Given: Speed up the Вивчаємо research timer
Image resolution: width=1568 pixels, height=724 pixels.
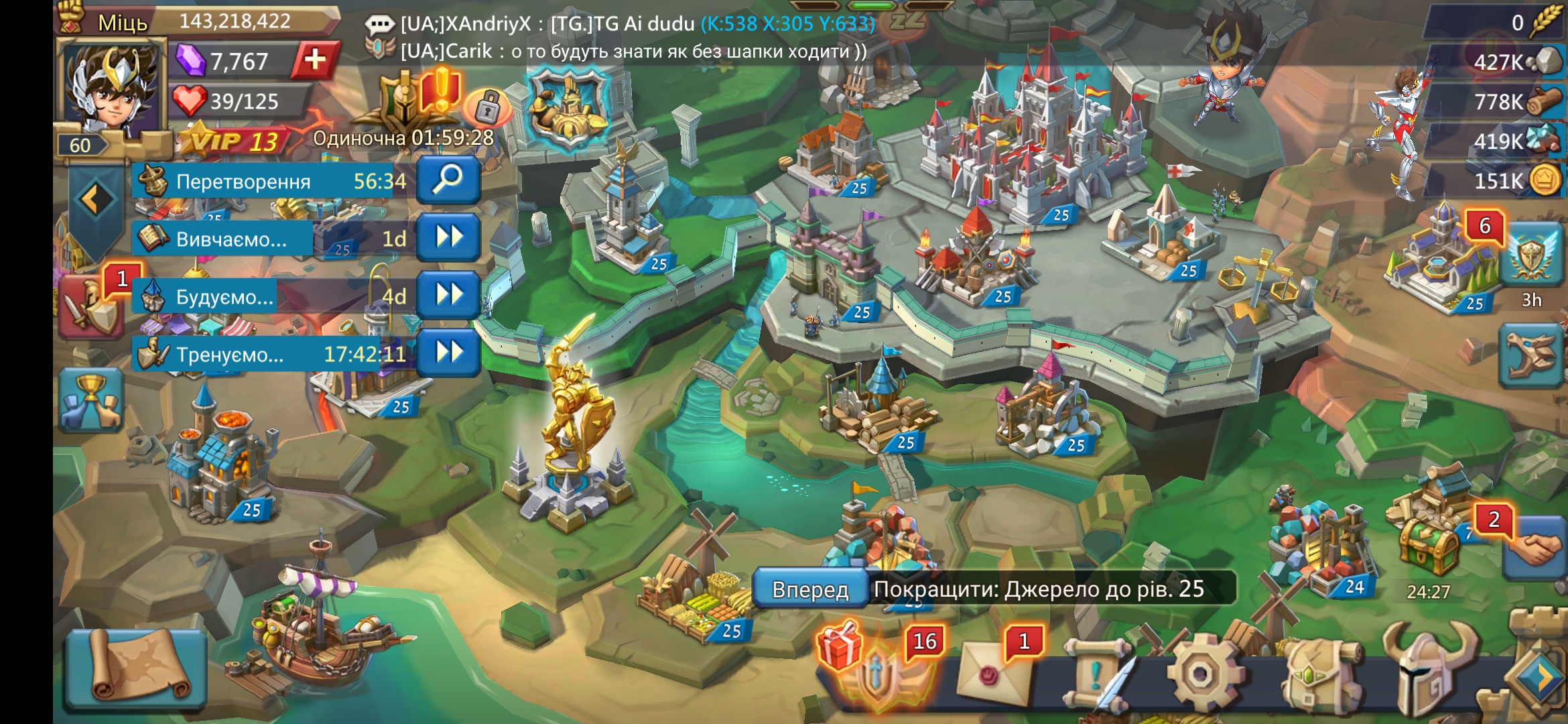Looking at the screenshot, I should (448, 237).
